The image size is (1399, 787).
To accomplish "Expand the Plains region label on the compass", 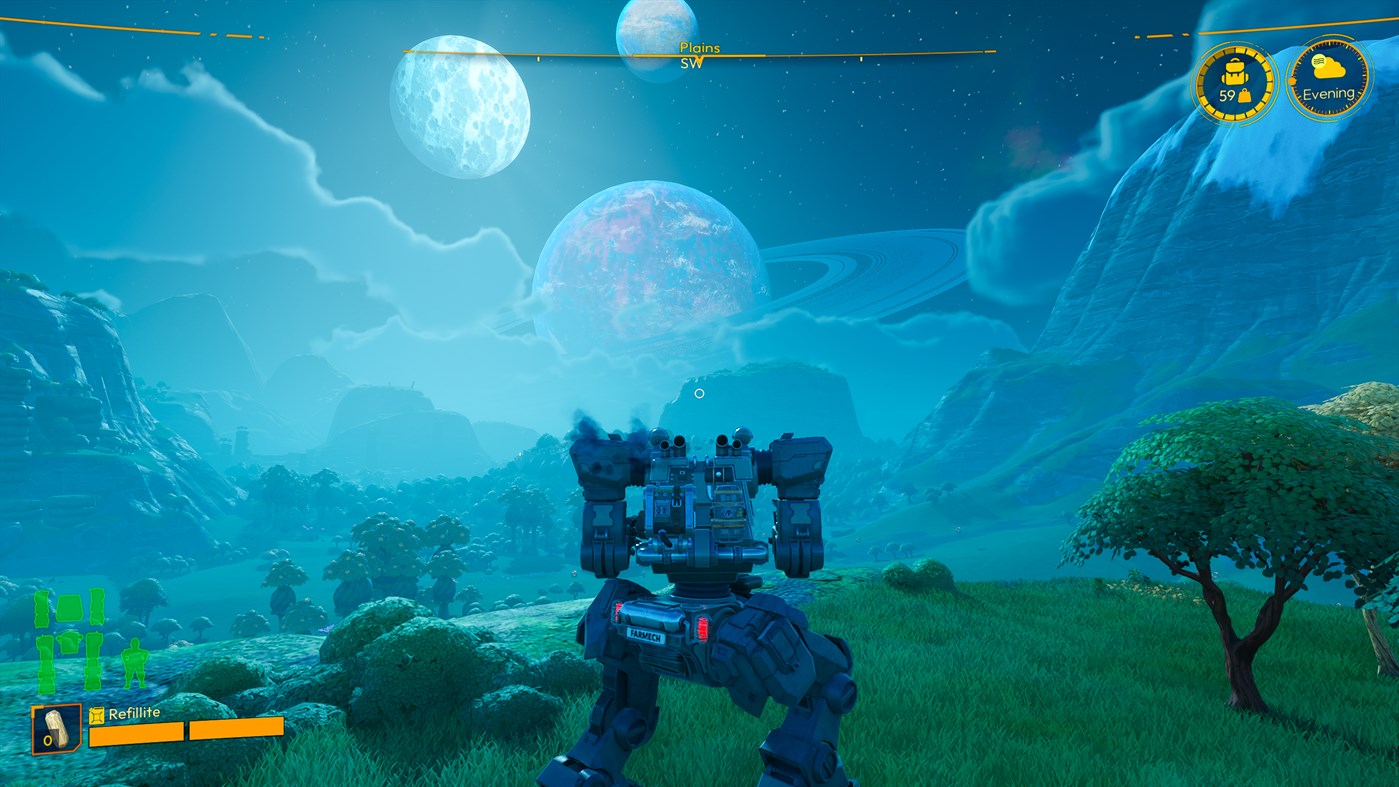I will (x=701, y=48).
